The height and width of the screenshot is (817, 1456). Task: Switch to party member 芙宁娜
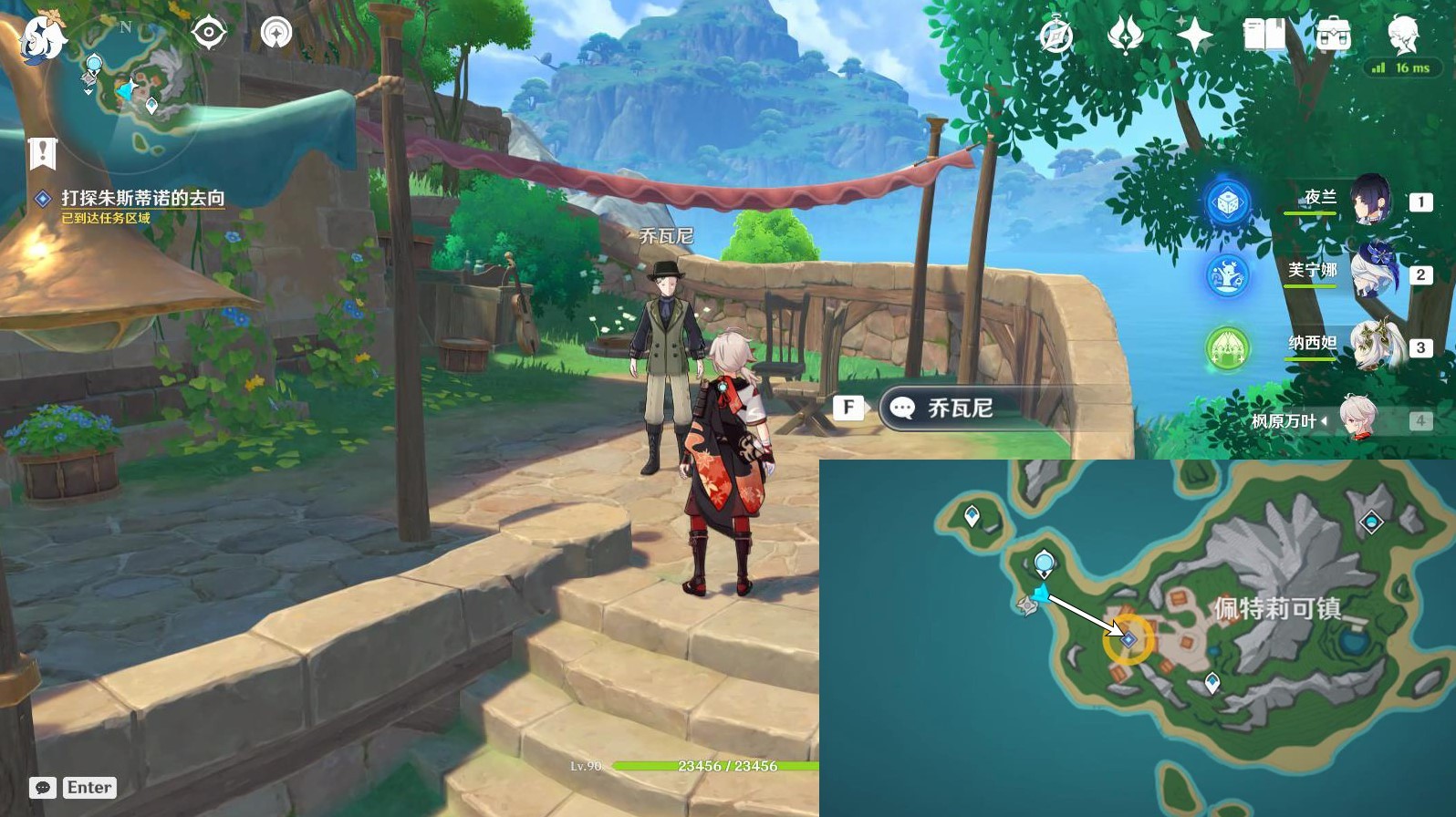[x=1370, y=272]
